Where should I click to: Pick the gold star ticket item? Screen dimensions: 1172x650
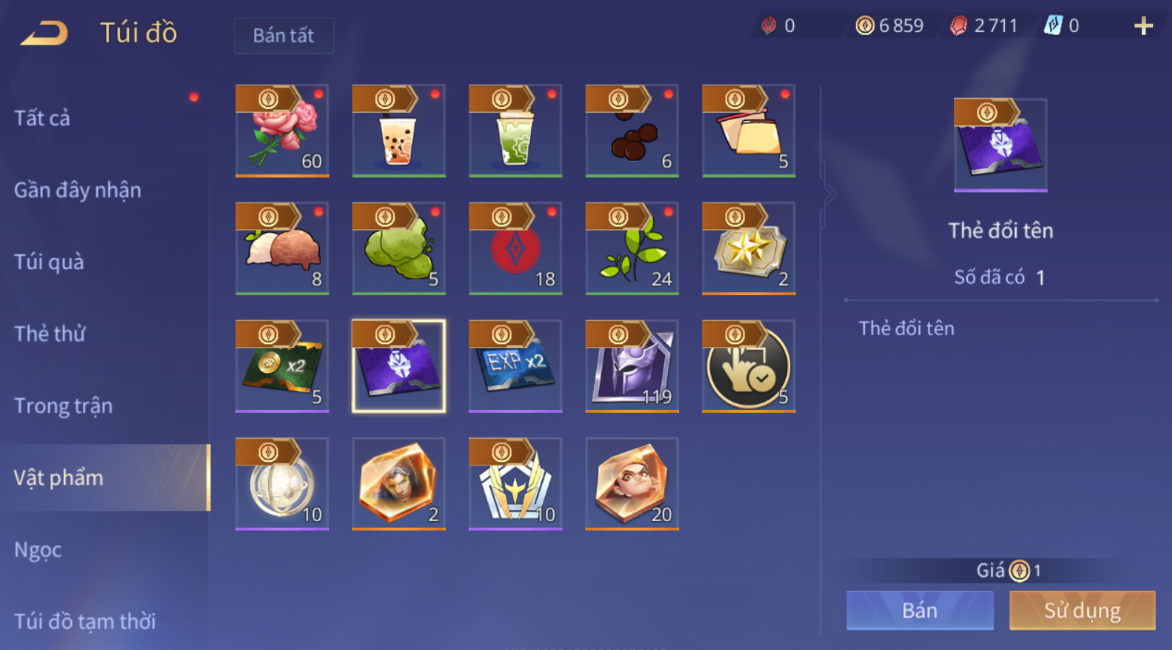pos(749,249)
